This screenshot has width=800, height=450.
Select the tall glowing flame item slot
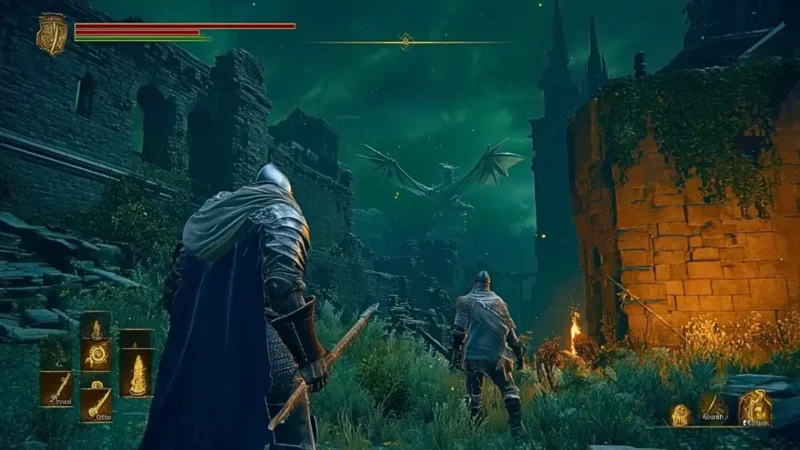click(x=136, y=374)
